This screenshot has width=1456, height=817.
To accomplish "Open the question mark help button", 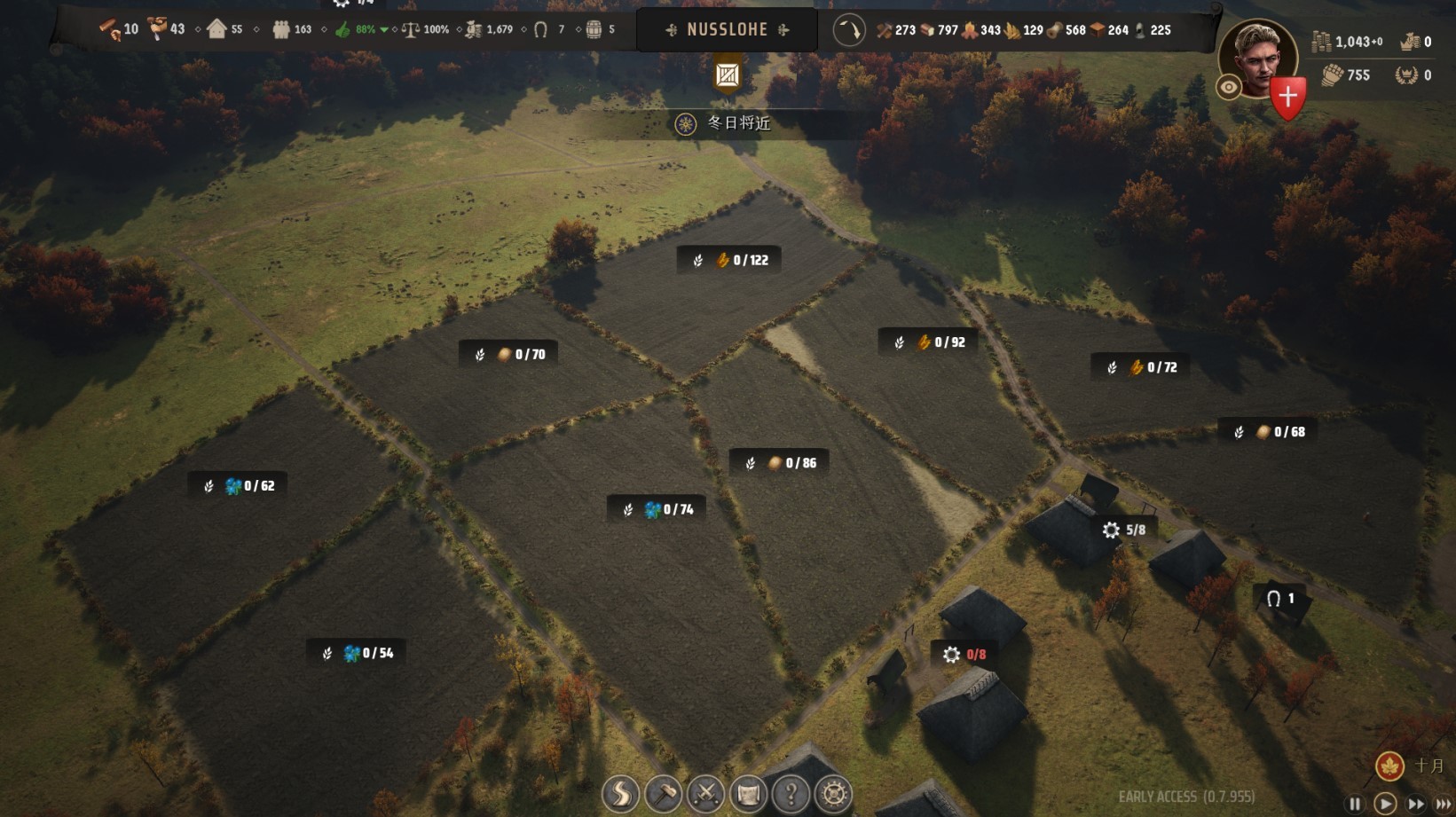I will click(x=791, y=794).
